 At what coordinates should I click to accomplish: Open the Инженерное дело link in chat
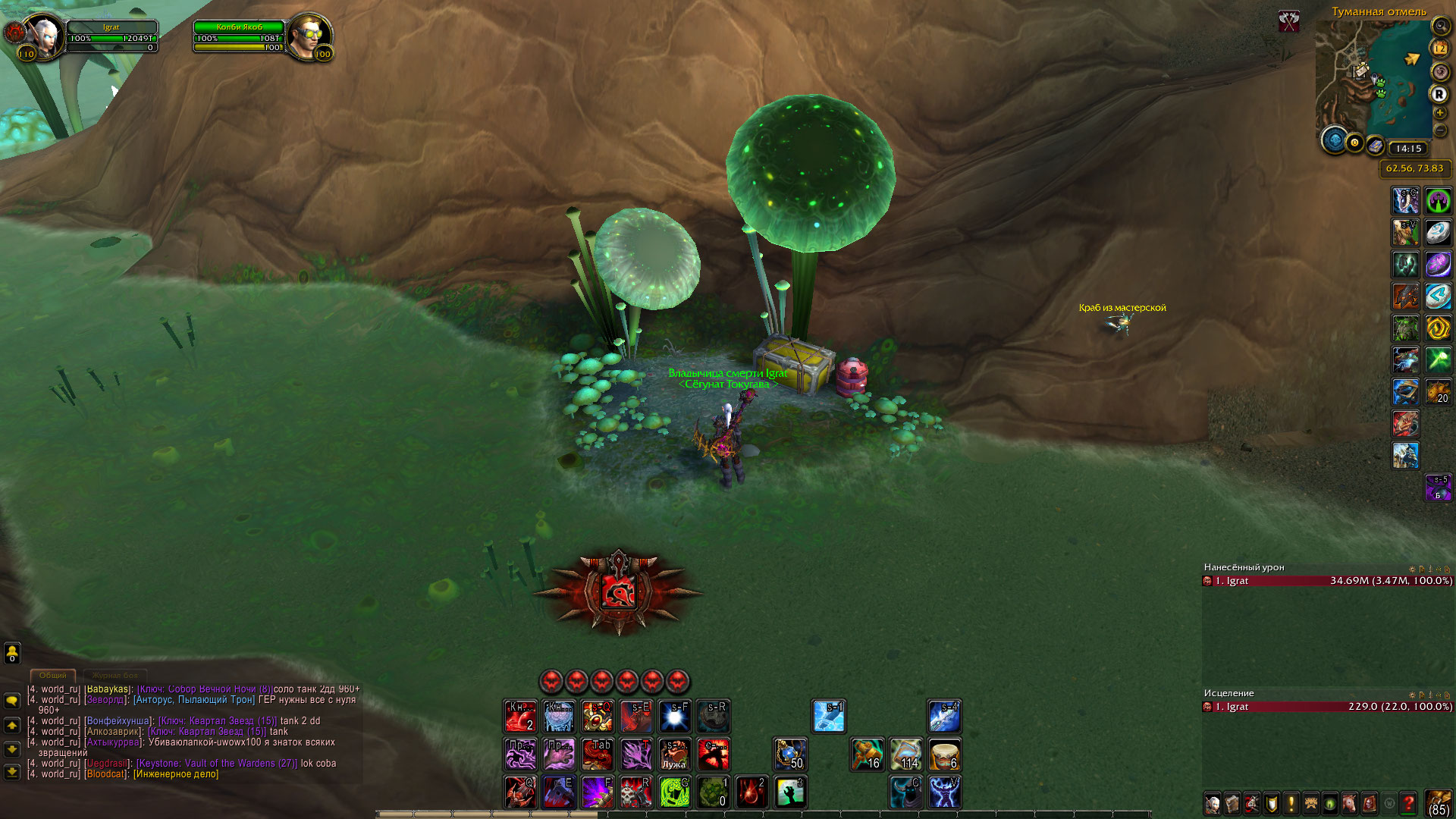(176, 774)
